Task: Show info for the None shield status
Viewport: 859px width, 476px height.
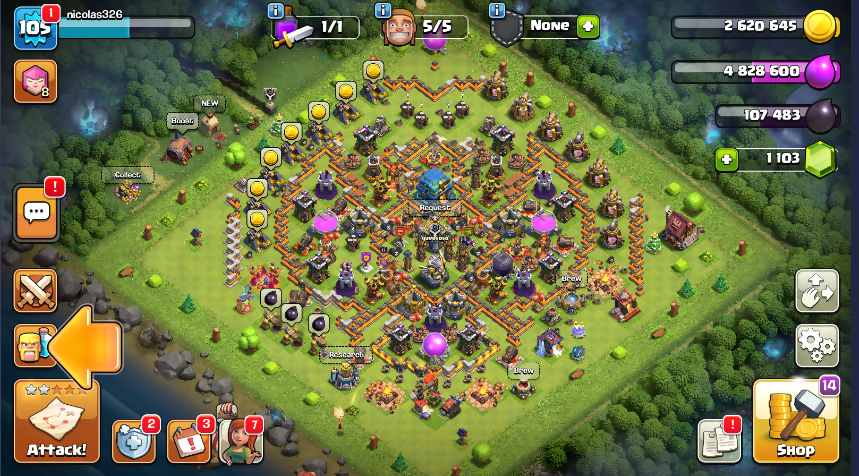Action: coord(497,11)
